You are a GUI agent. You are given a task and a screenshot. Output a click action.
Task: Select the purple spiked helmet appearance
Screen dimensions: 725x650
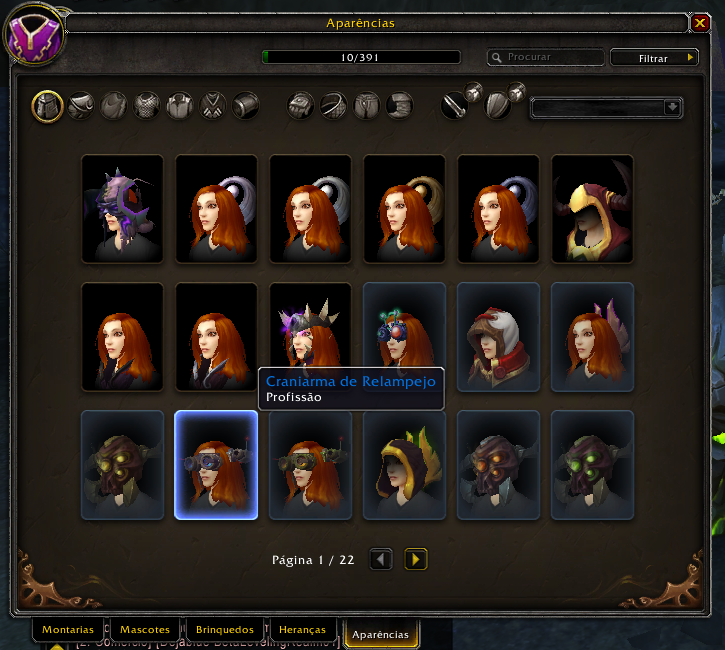point(122,209)
